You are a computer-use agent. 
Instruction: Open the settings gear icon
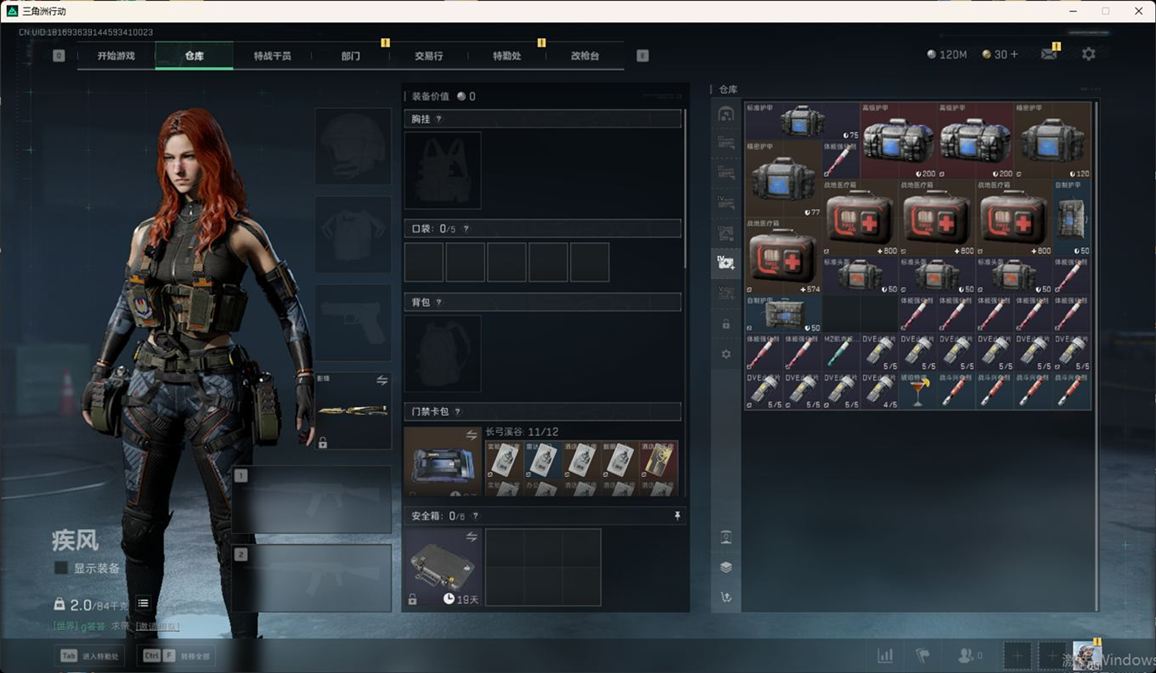pyautogui.click(x=1088, y=54)
